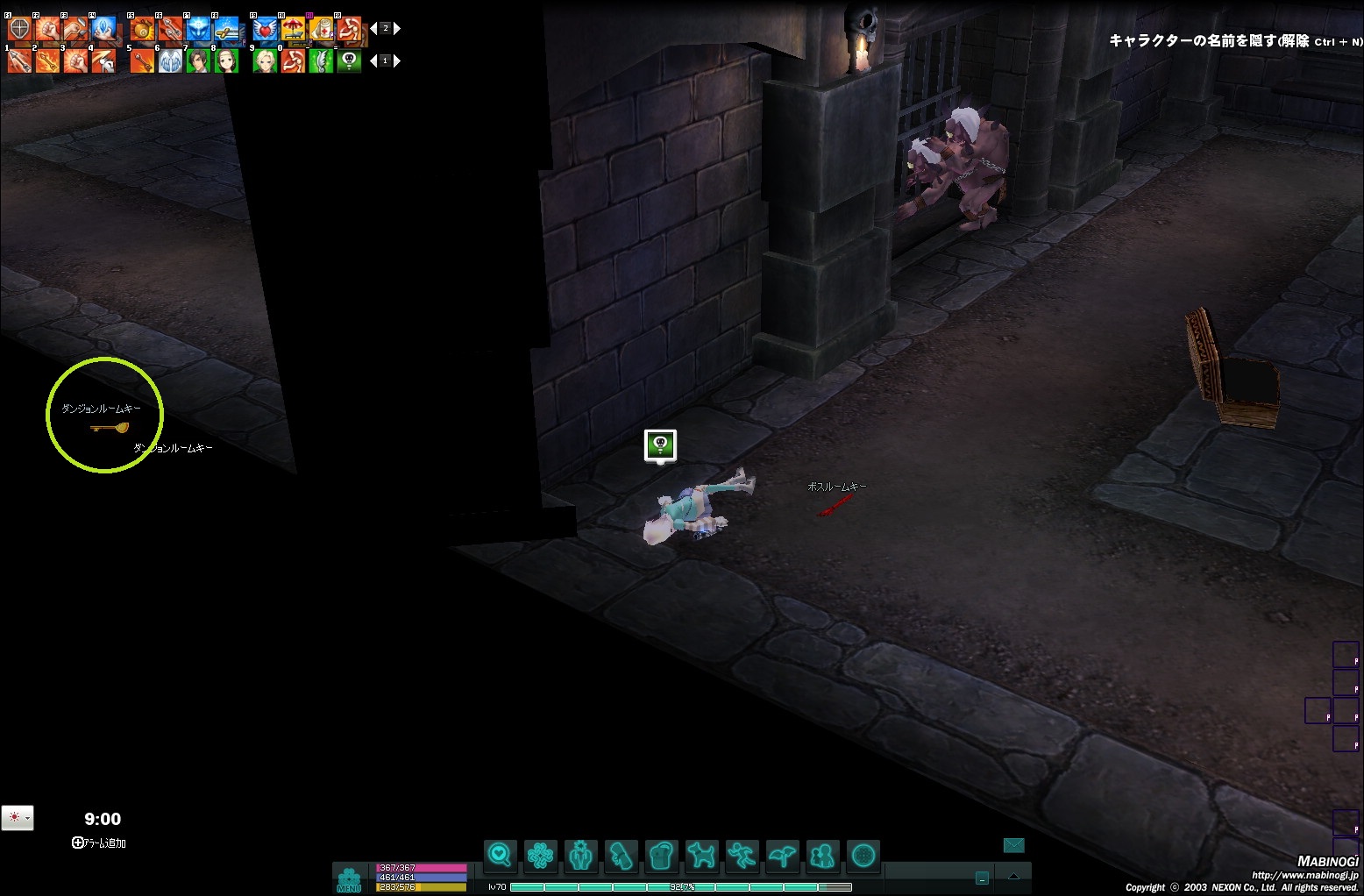Open the rolled scroll quest icon
This screenshot has width=1364, height=896.
click(621, 855)
